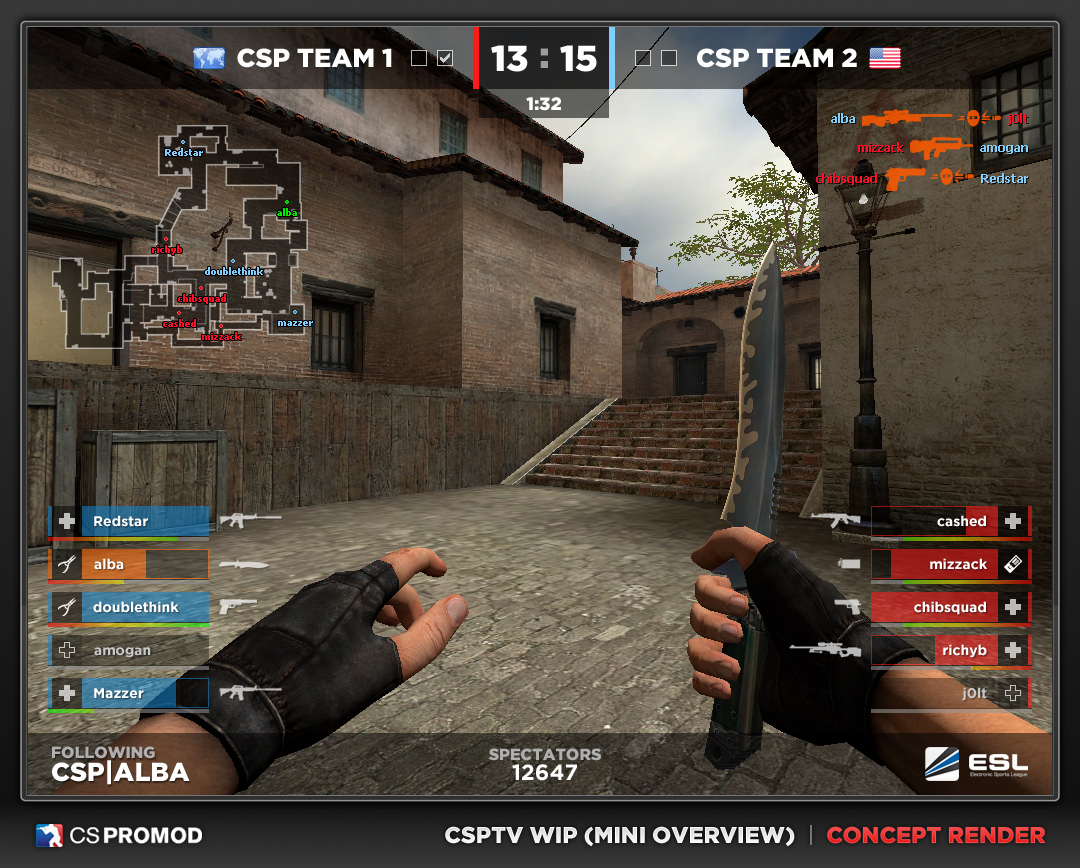Click the CSP TEAM 2 name
The height and width of the screenshot is (868, 1080).
pyautogui.click(x=776, y=58)
